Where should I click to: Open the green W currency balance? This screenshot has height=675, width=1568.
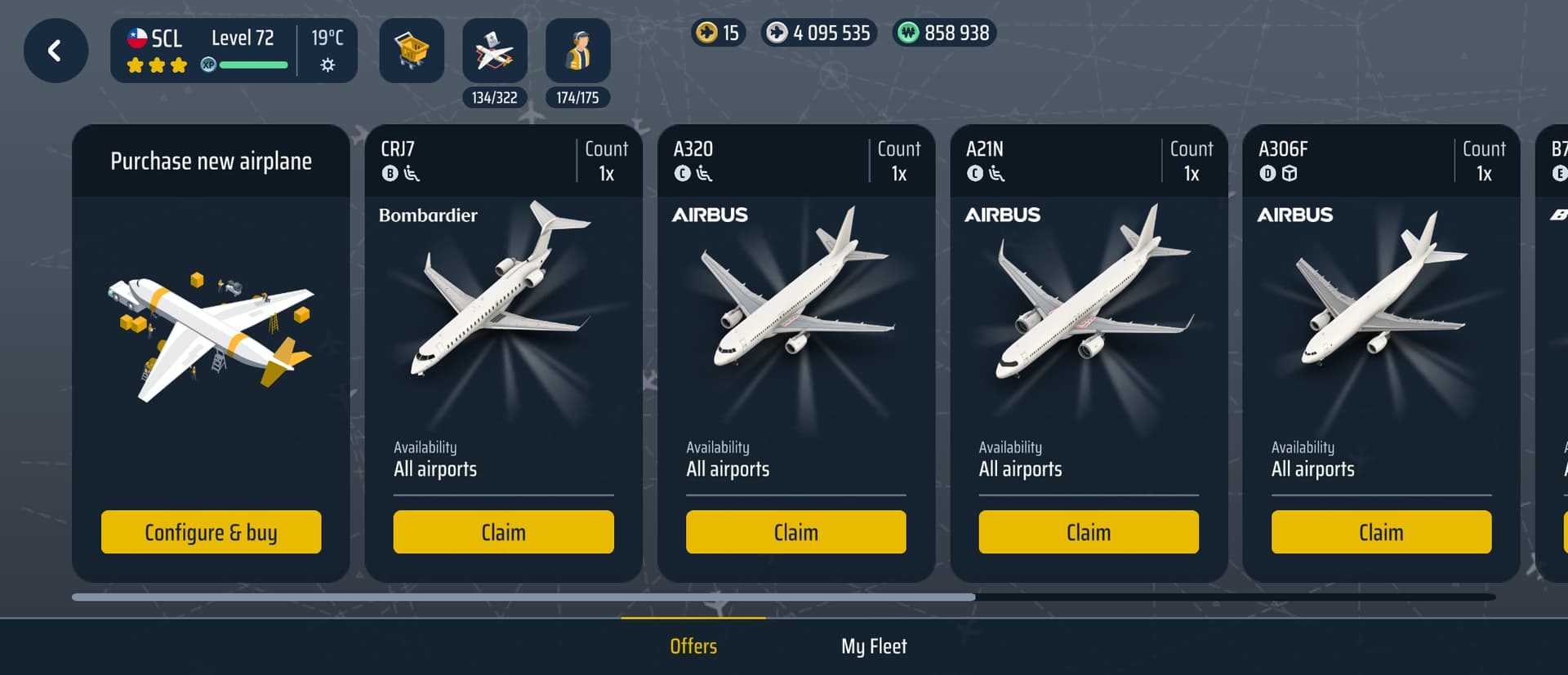pyautogui.click(x=944, y=33)
